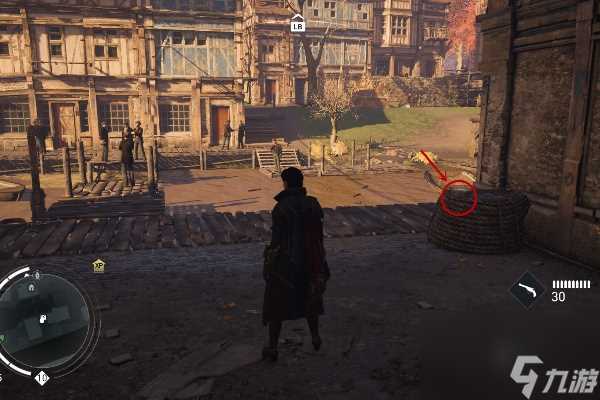Click the white objective distance marker above the street
Screen dimensions: 600x400
click(297, 25)
